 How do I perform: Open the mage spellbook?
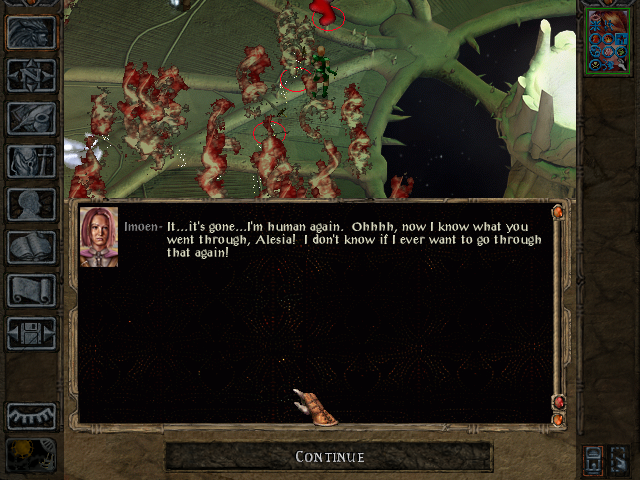(31, 247)
